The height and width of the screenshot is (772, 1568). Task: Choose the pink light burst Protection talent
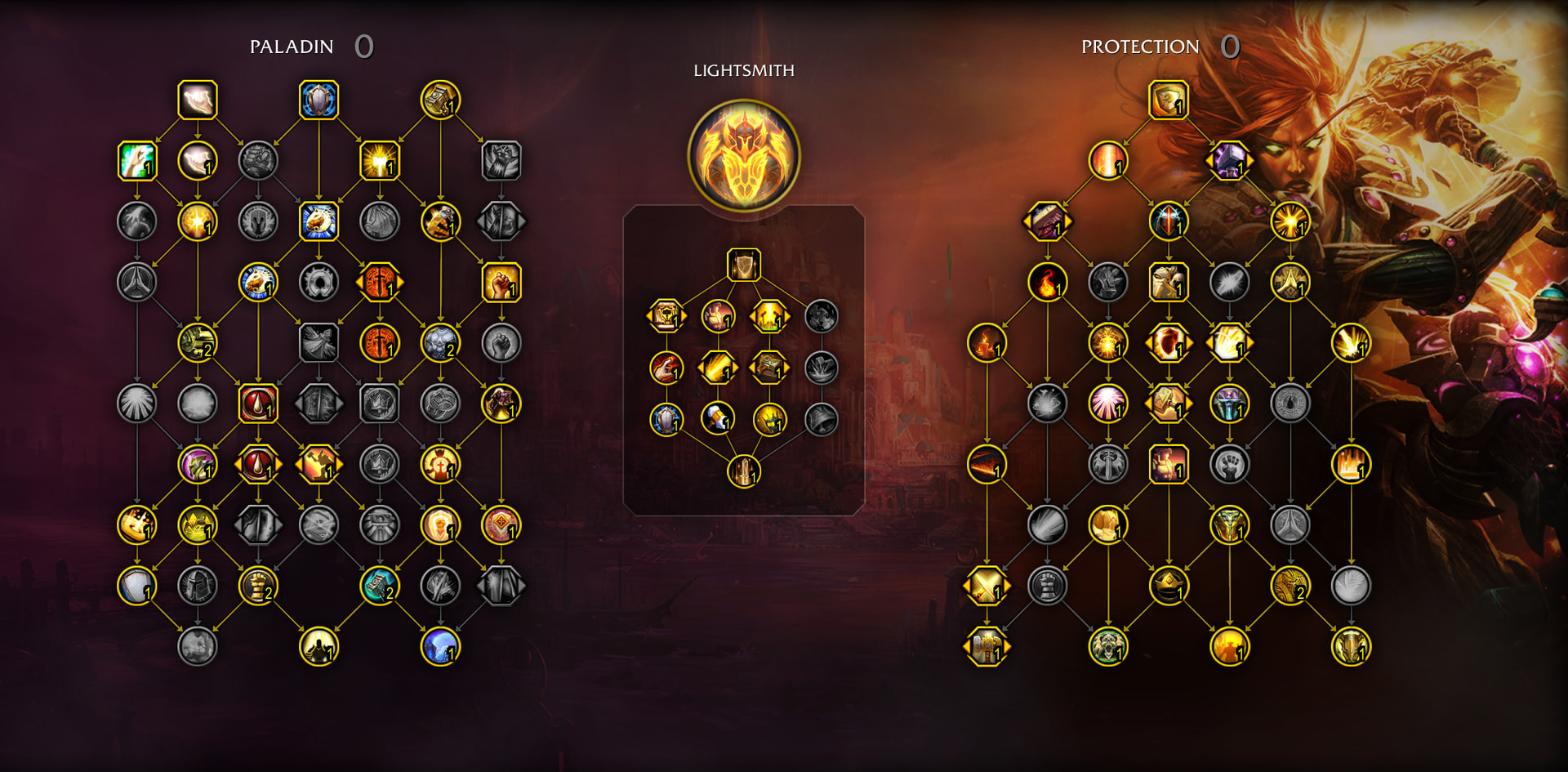coord(1107,404)
